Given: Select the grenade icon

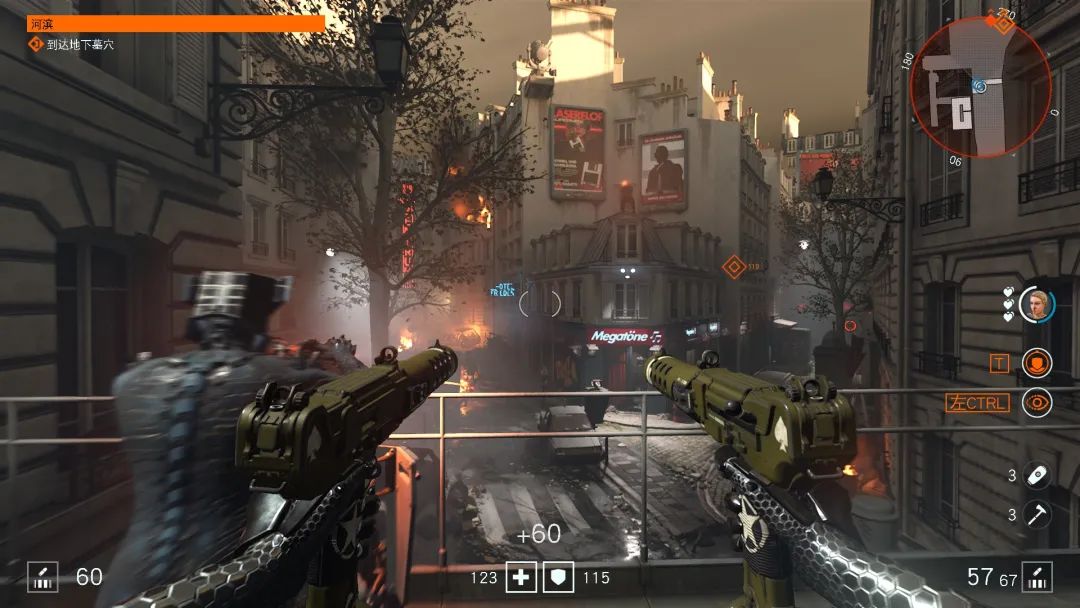Looking at the screenshot, I should [1038, 475].
